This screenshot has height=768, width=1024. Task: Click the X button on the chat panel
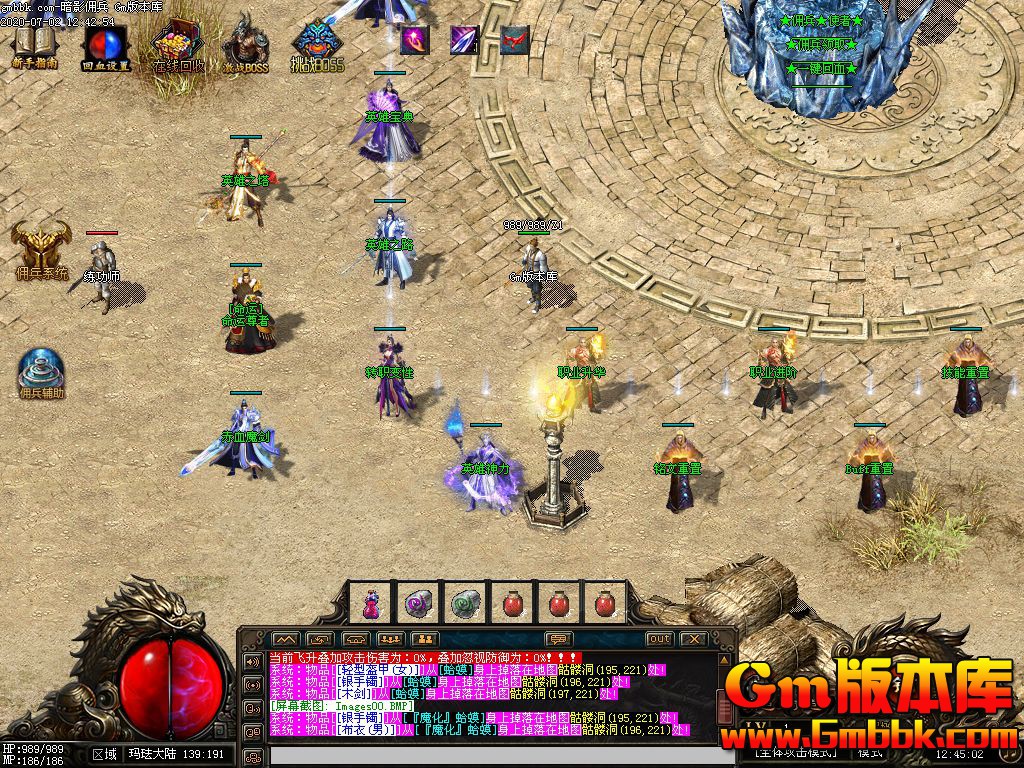(693, 639)
